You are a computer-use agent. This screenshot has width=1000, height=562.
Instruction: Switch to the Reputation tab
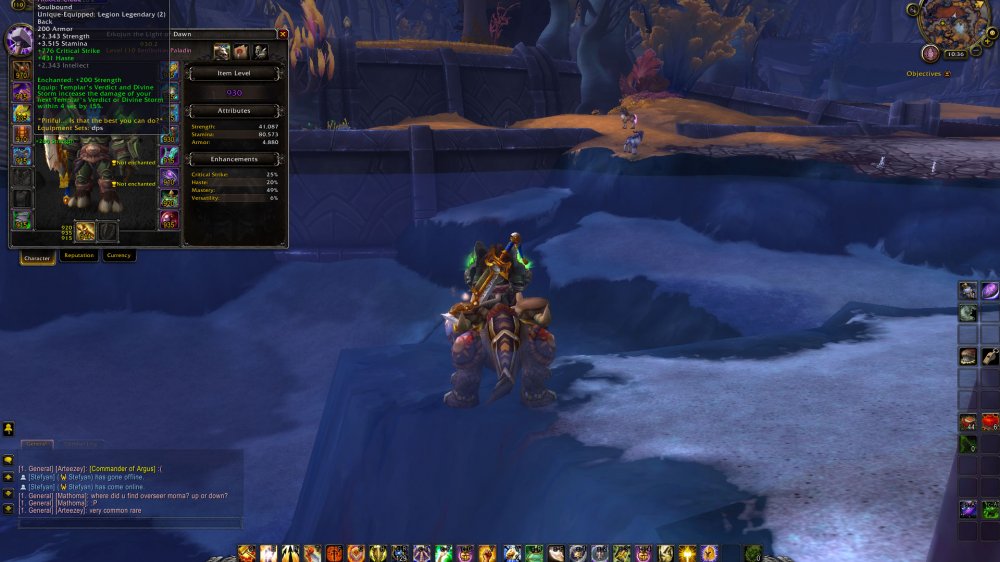79,256
